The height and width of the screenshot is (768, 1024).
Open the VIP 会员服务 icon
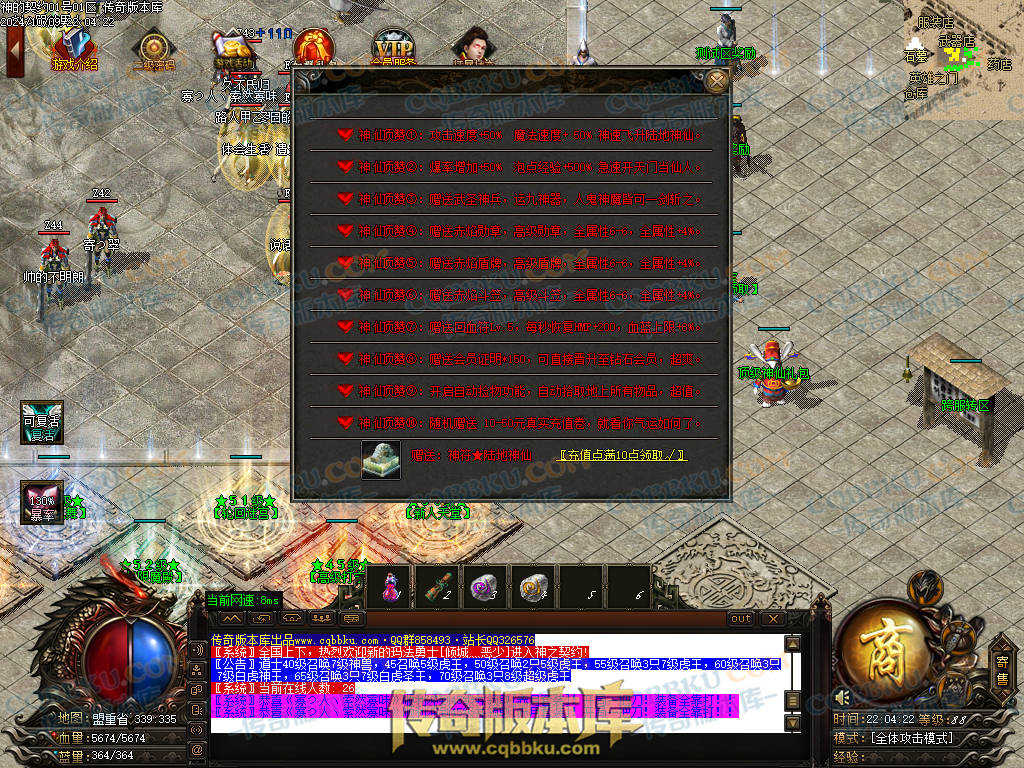(393, 48)
